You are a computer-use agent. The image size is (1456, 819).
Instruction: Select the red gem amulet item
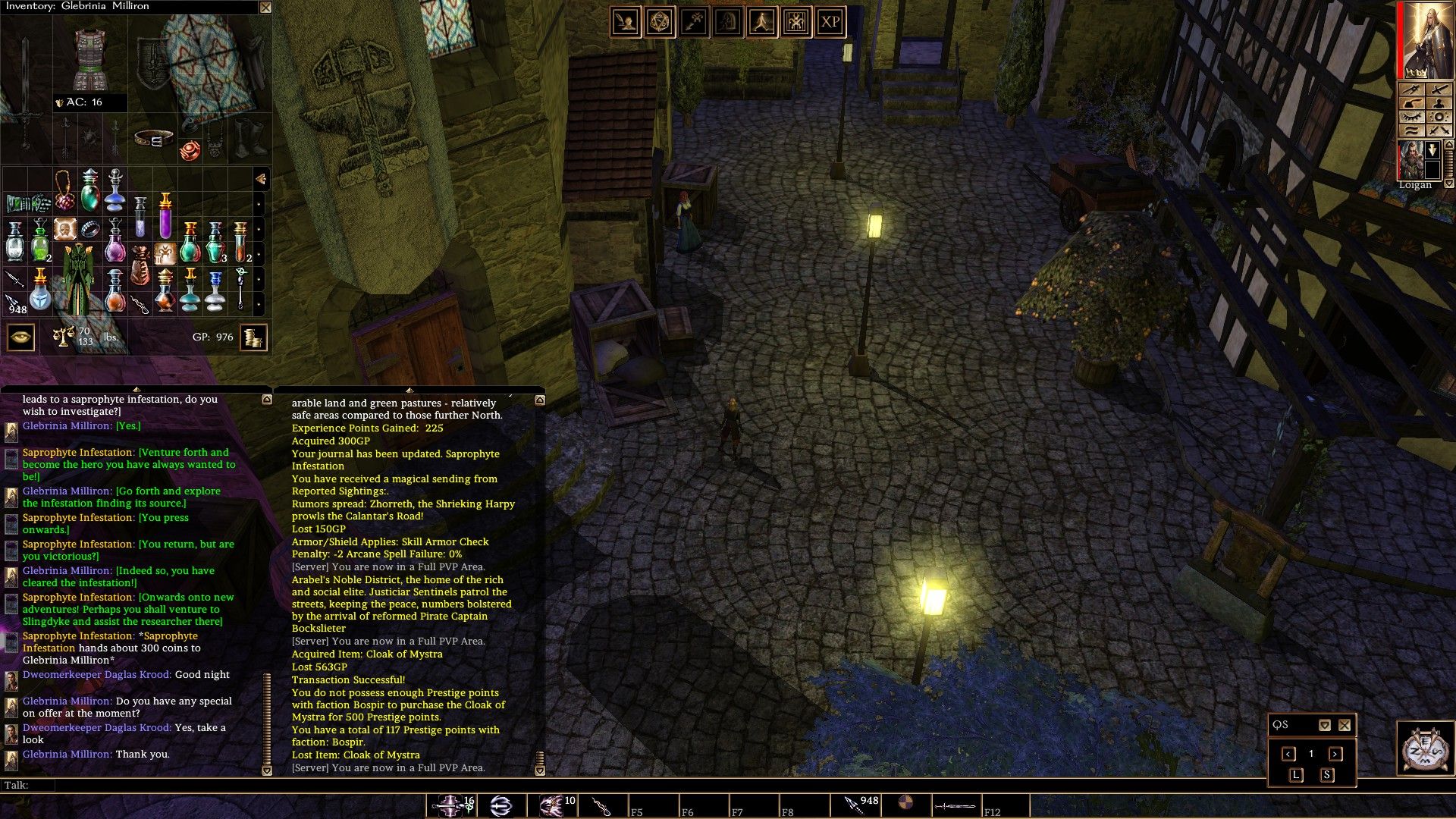190,149
